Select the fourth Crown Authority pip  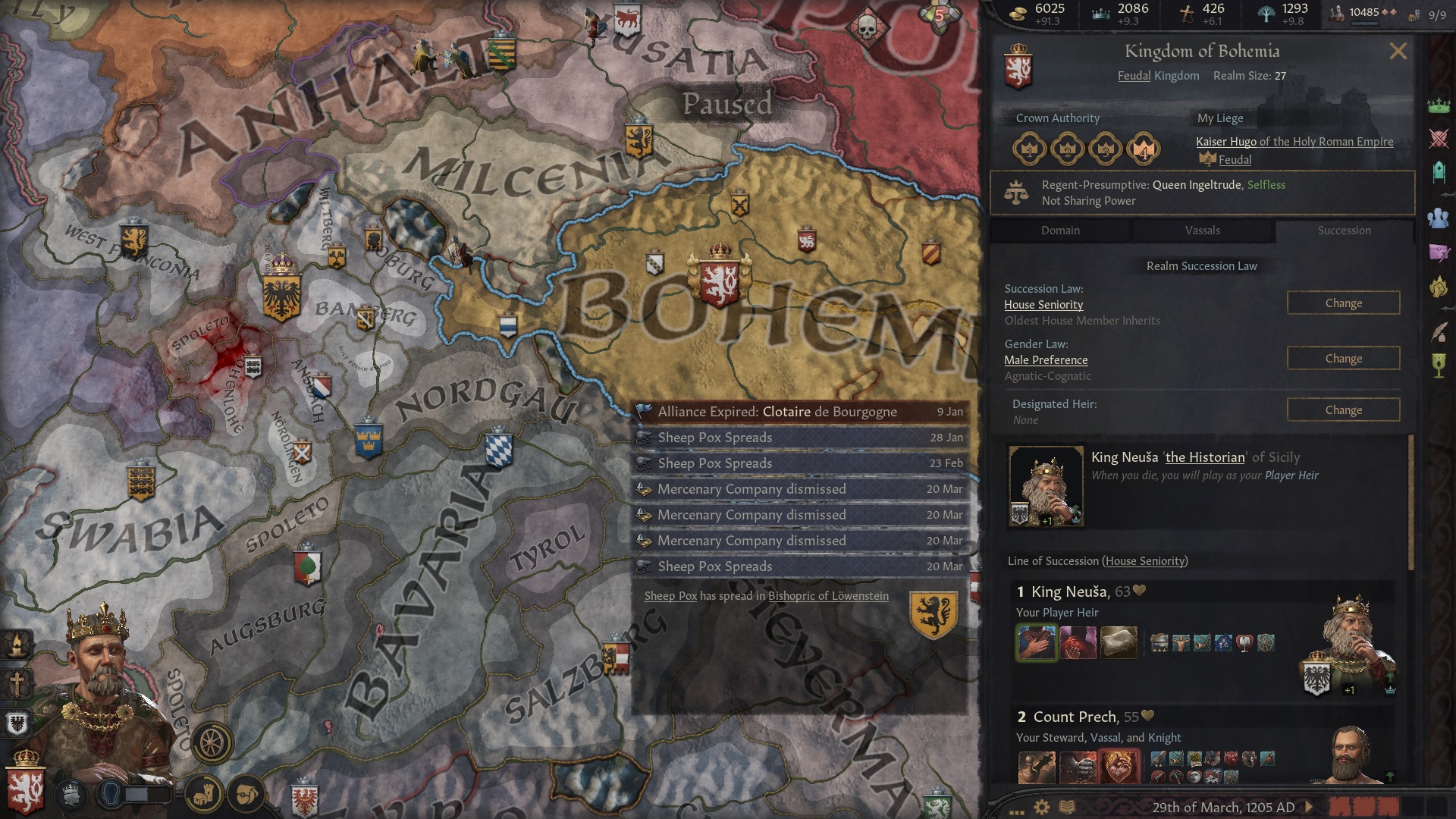tap(1143, 149)
